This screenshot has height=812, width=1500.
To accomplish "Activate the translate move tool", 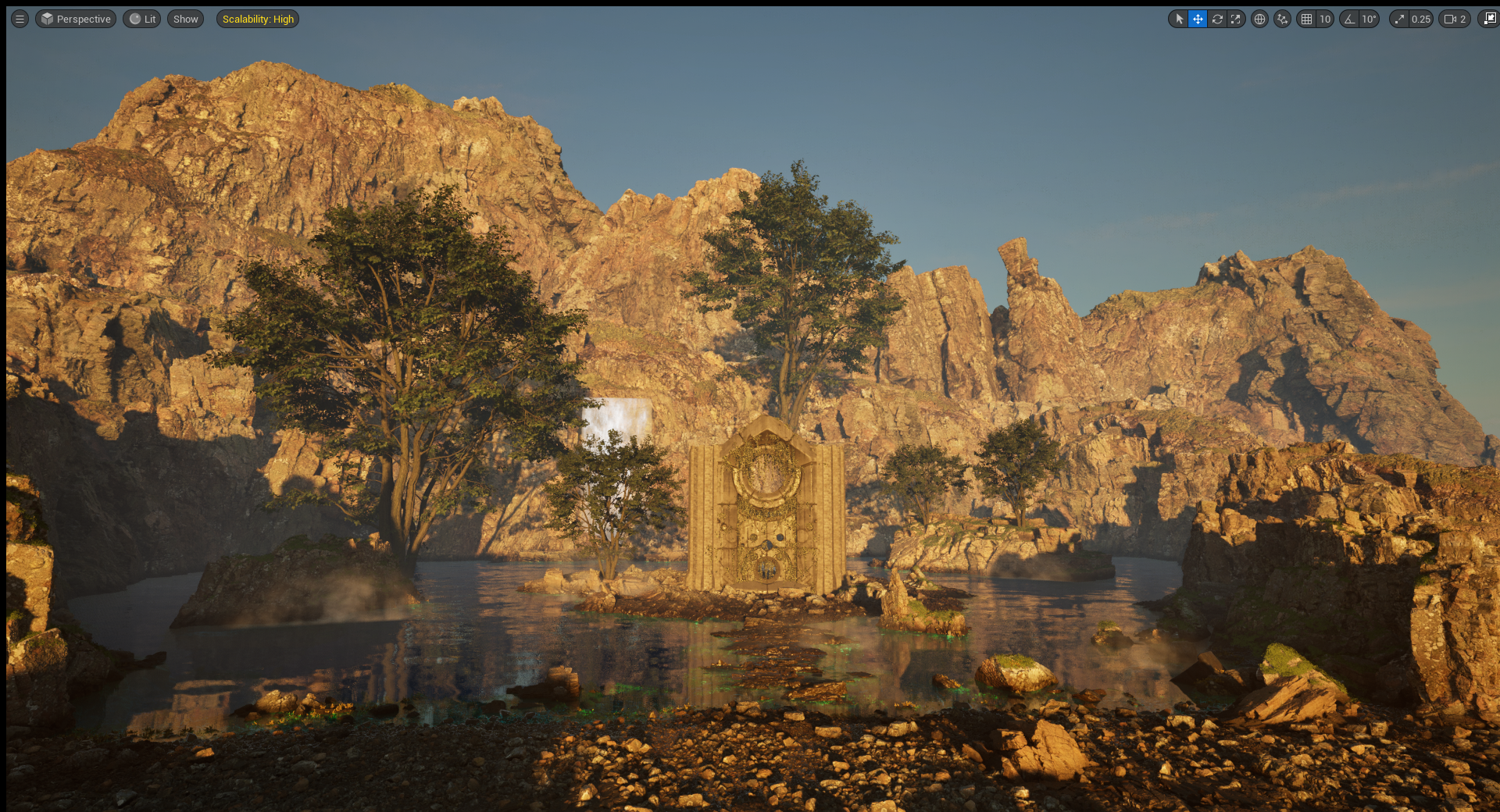I will [x=1198, y=19].
